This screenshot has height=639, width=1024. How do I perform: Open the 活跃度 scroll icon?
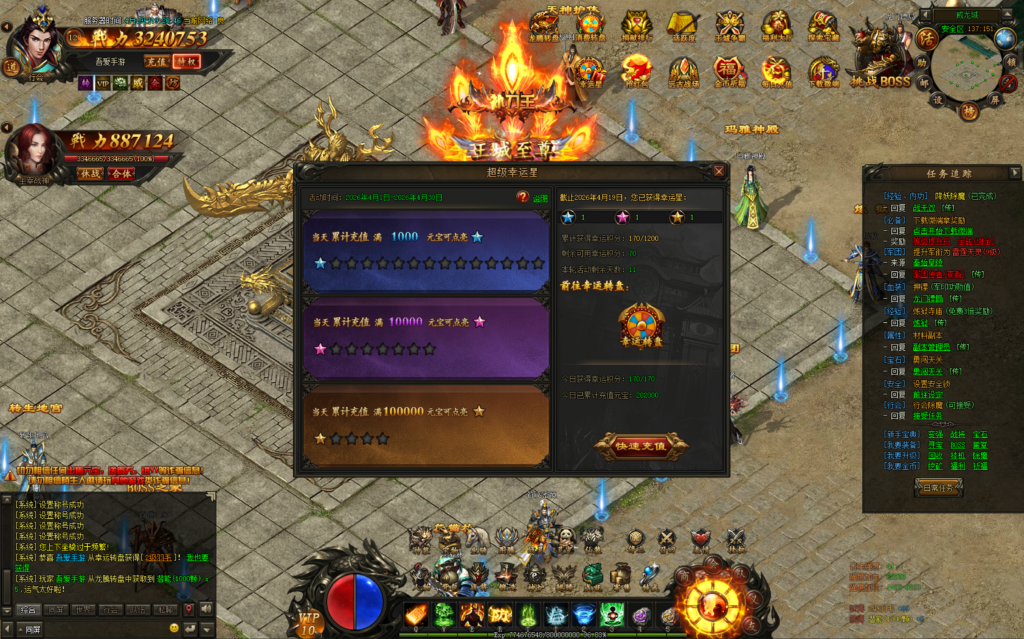683,26
